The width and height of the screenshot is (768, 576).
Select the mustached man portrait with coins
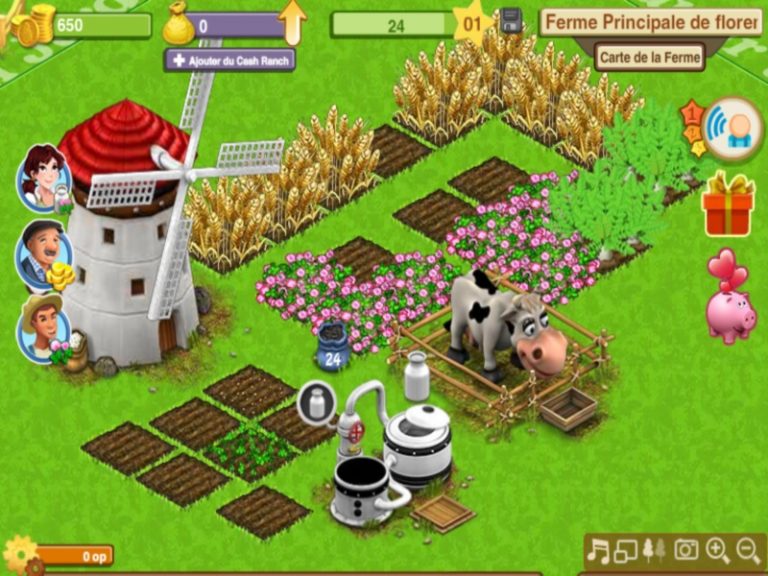44,255
